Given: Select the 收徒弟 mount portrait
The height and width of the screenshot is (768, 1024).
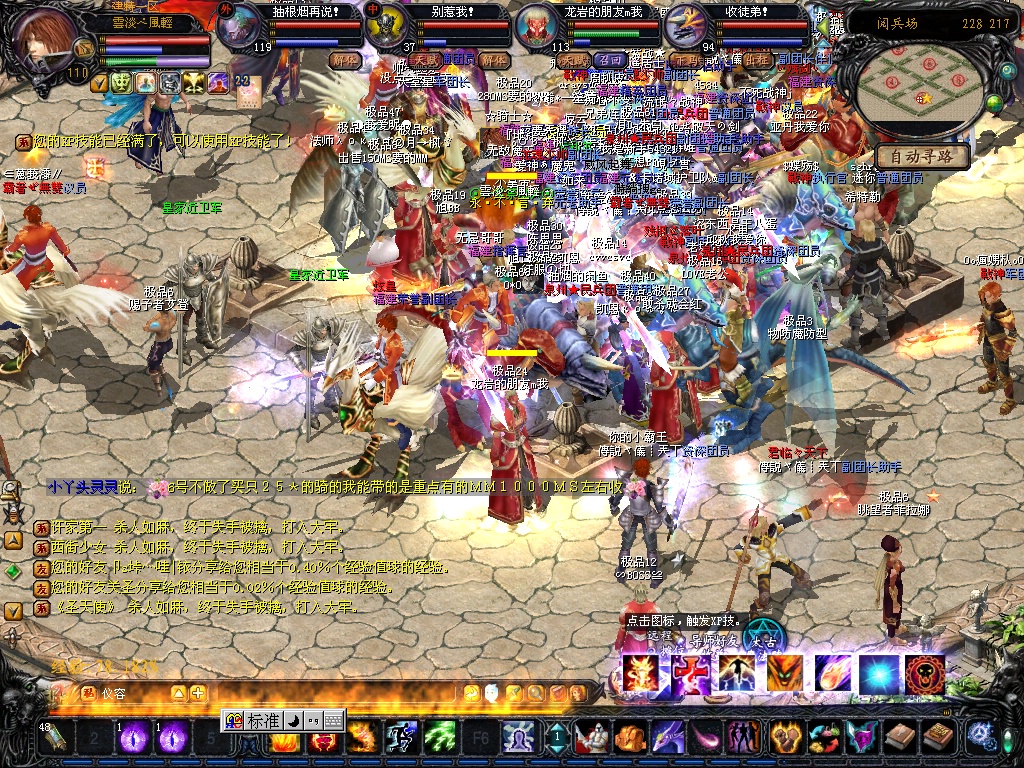Looking at the screenshot, I should point(686,27).
